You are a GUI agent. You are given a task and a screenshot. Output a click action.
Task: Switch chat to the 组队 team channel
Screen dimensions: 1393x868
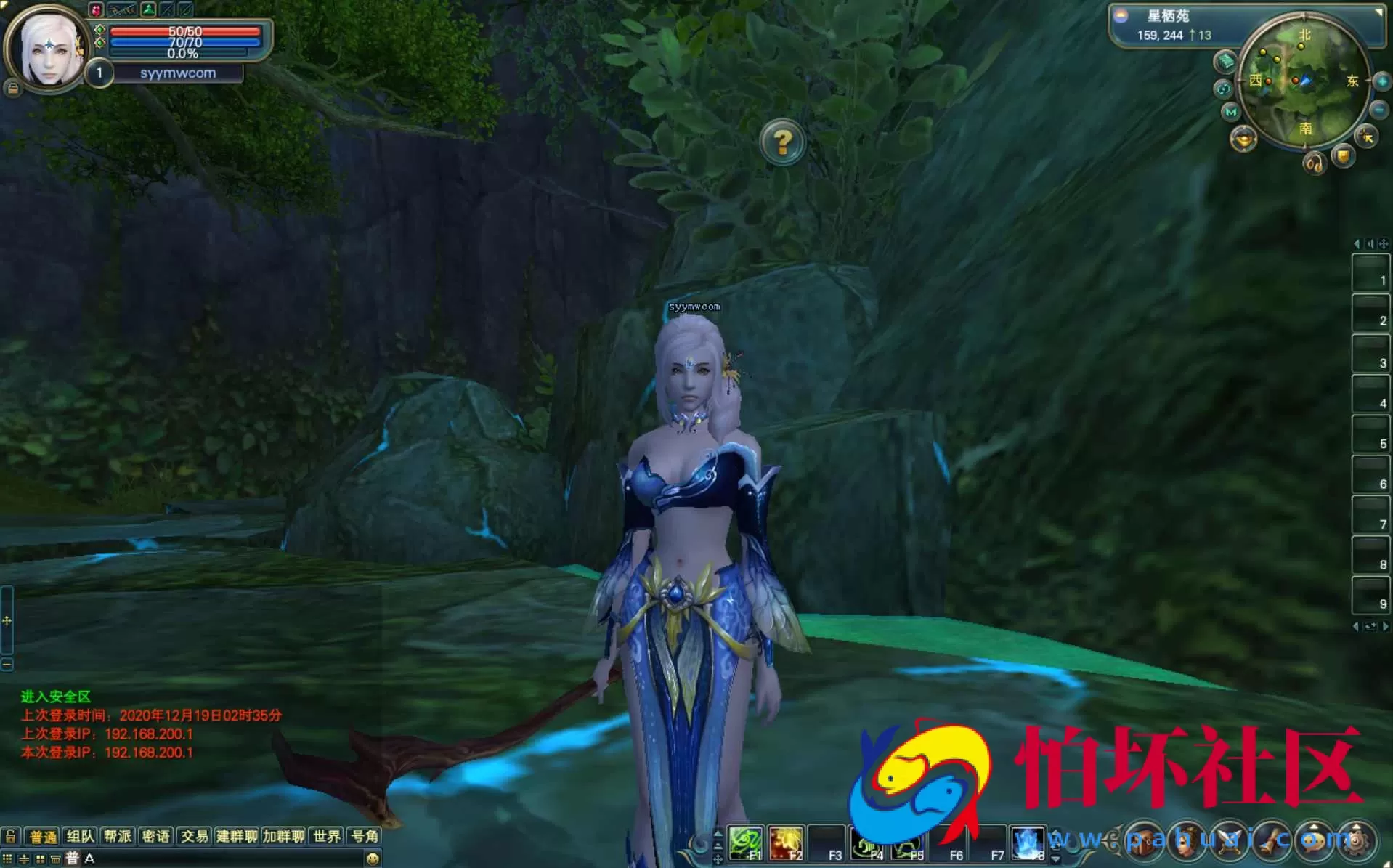pyautogui.click(x=81, y=836)
